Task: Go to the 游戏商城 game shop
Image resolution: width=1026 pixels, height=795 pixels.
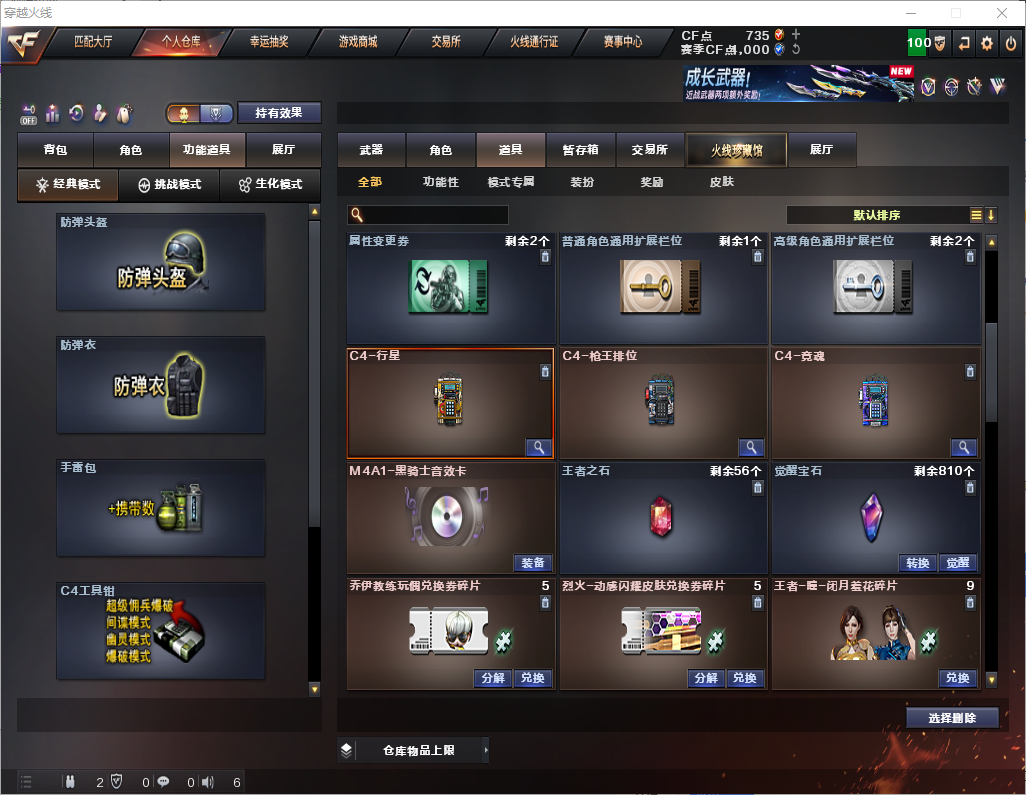Action: 358,43
